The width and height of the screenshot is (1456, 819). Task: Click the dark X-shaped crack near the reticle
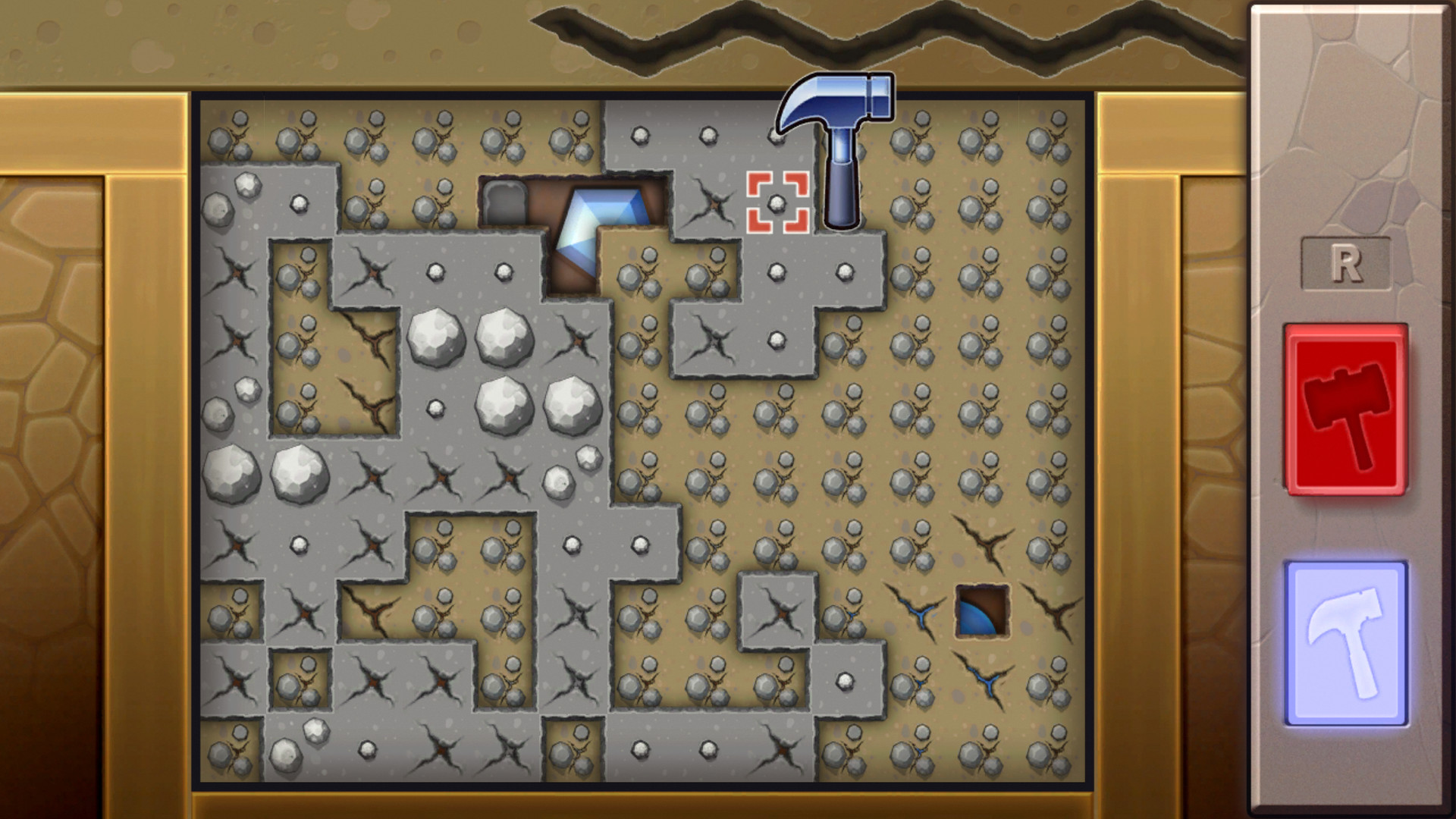click(x=713, y=201)
